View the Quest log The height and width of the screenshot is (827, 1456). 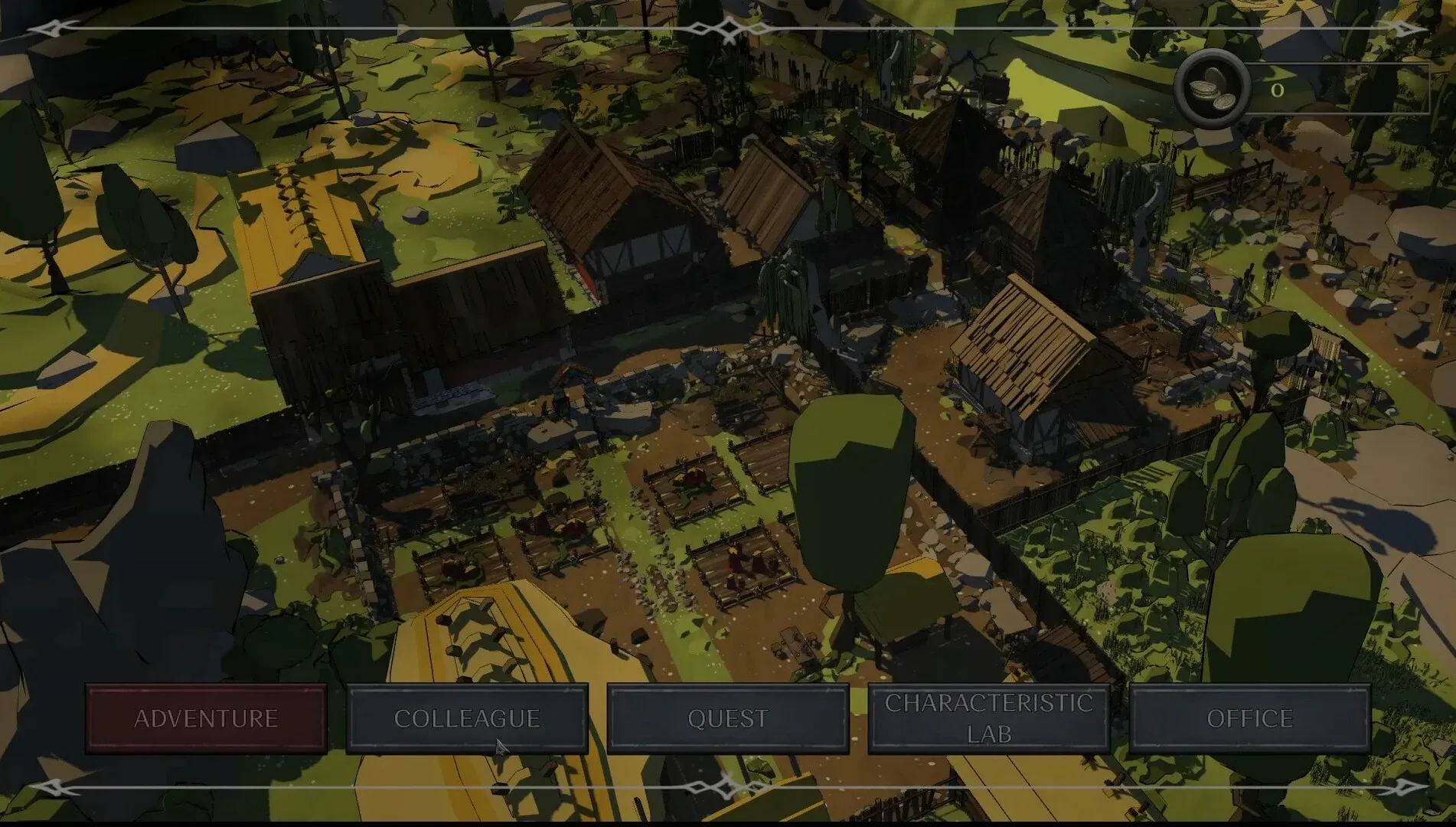(728, 718)
